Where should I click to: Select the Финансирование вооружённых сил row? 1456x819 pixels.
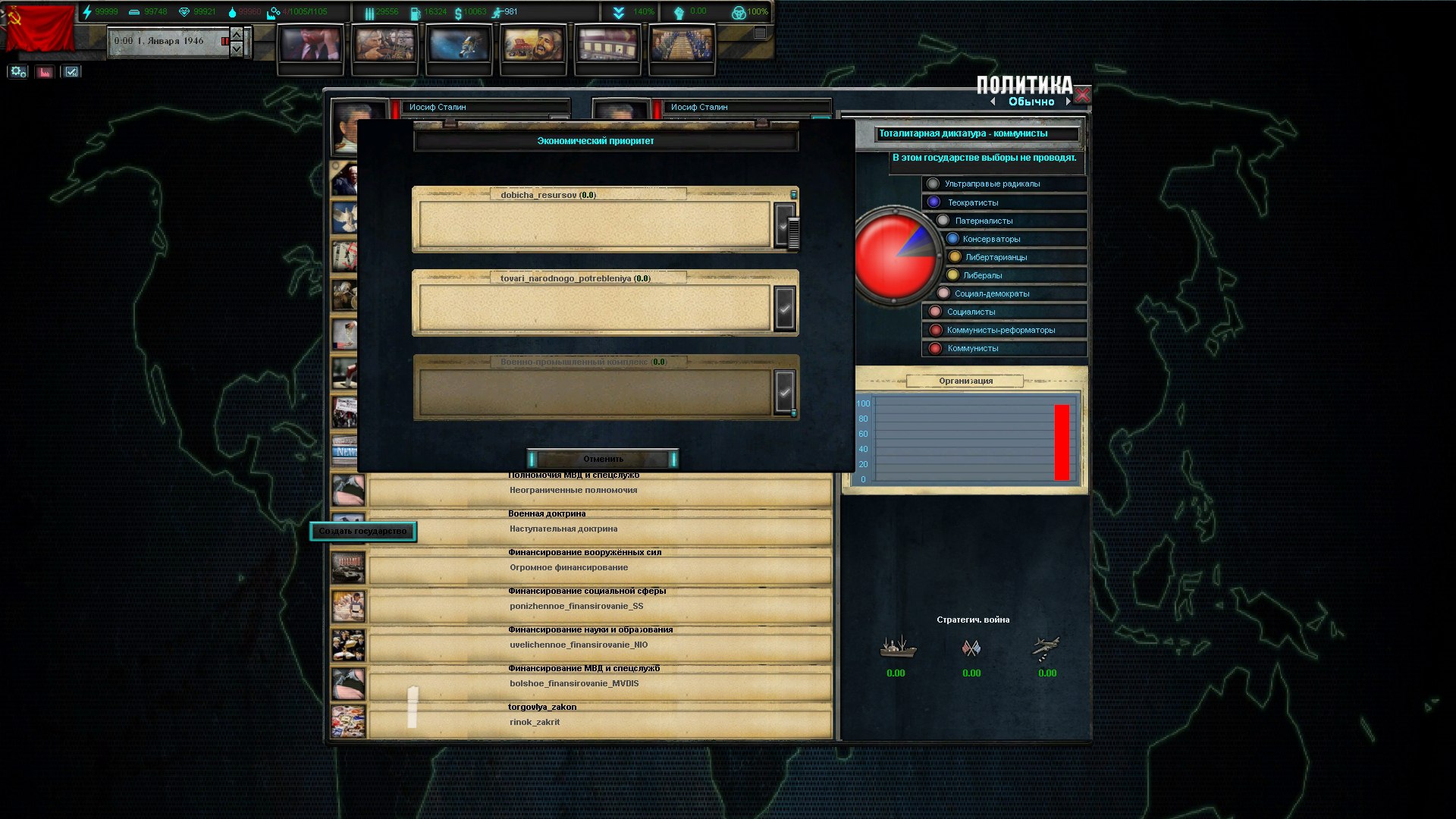coord(599,567)
